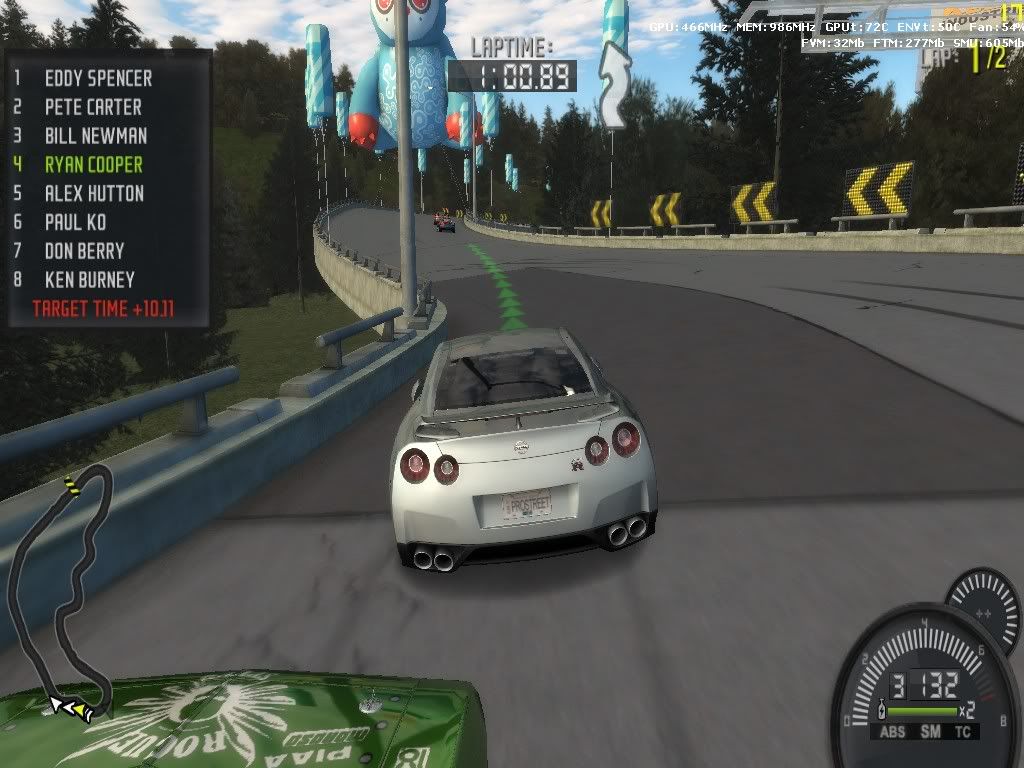Viewport: 1024px width, 768px height.
Task: Choose Don Berry in the leaderboard
Action: click(84, 251)
